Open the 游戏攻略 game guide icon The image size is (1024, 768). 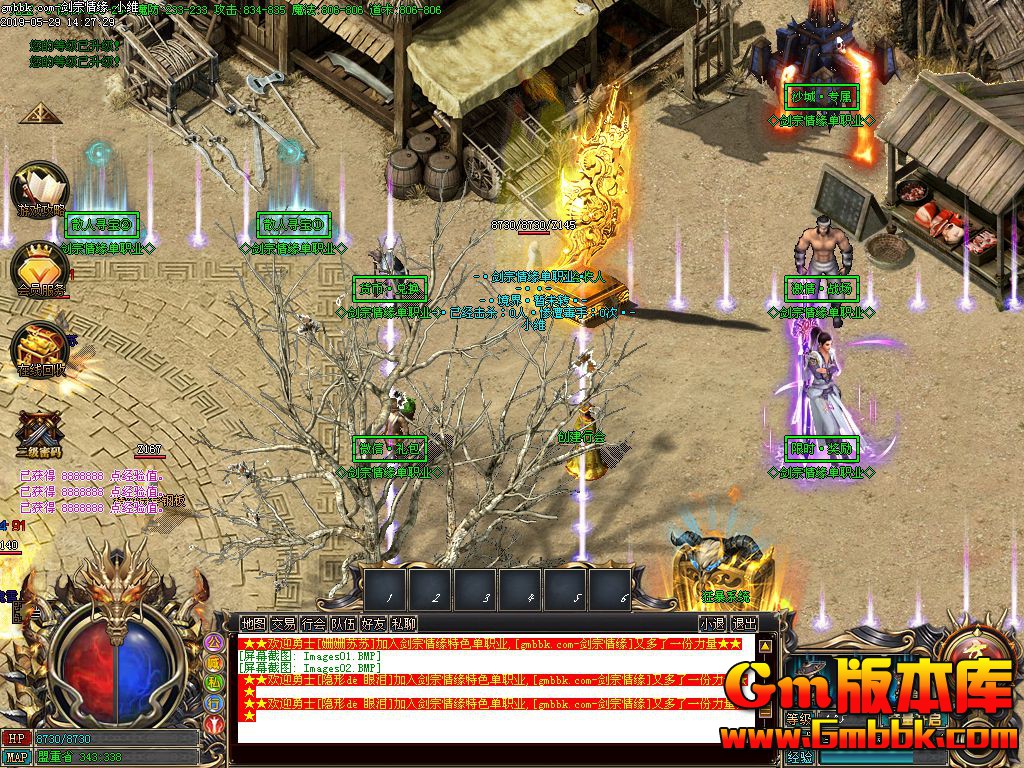coord(39,190)
